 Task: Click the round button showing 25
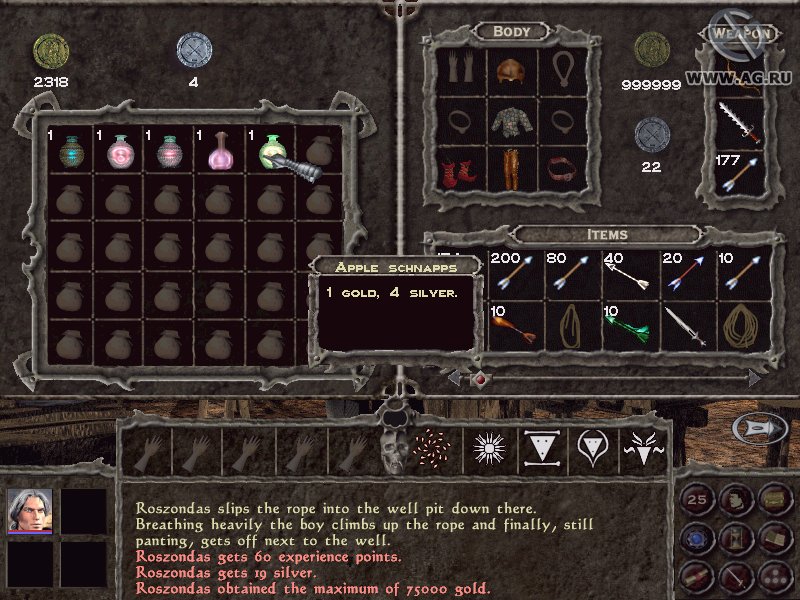click(x=696, y=496)
